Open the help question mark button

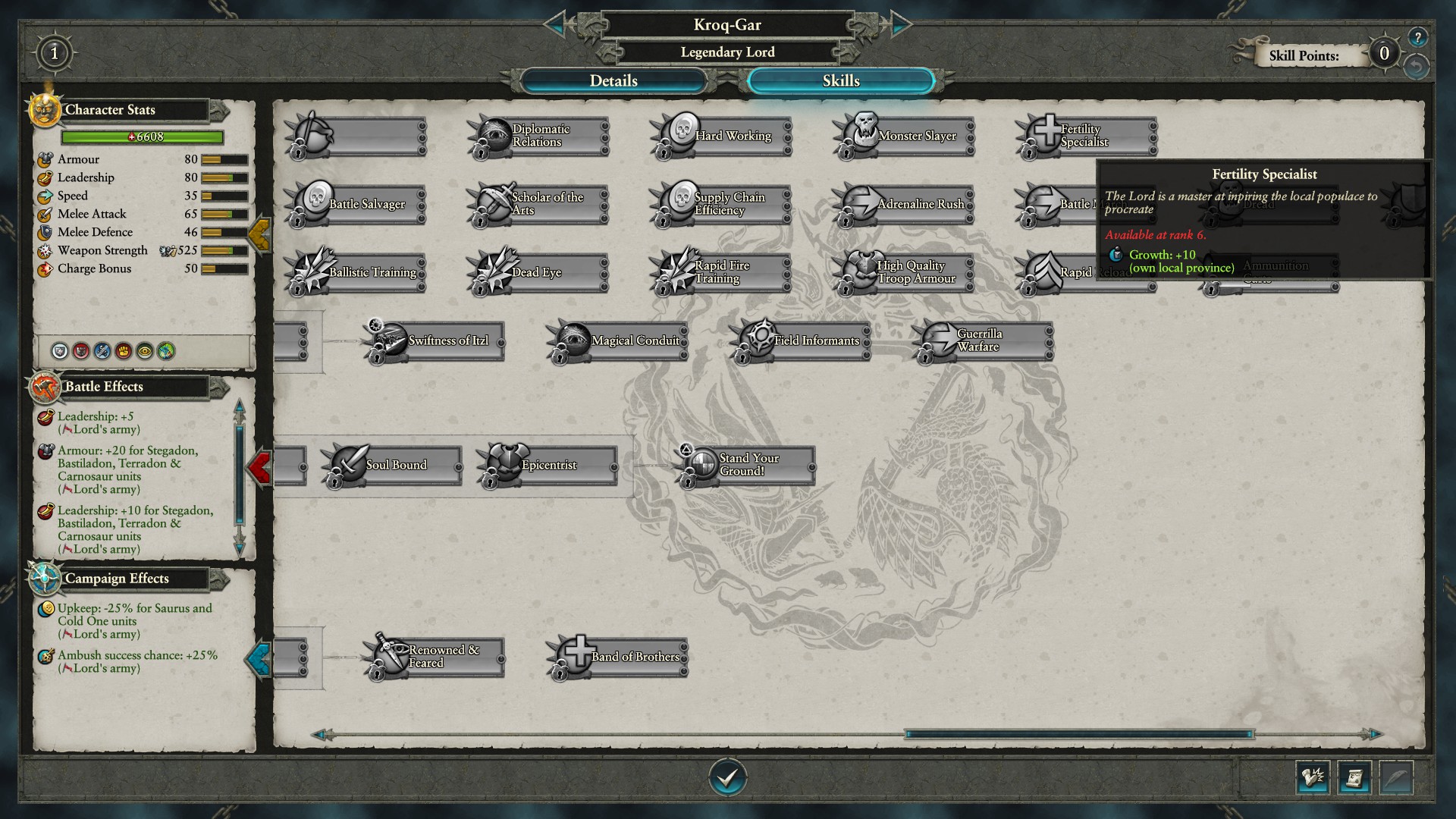point(1417,37)
